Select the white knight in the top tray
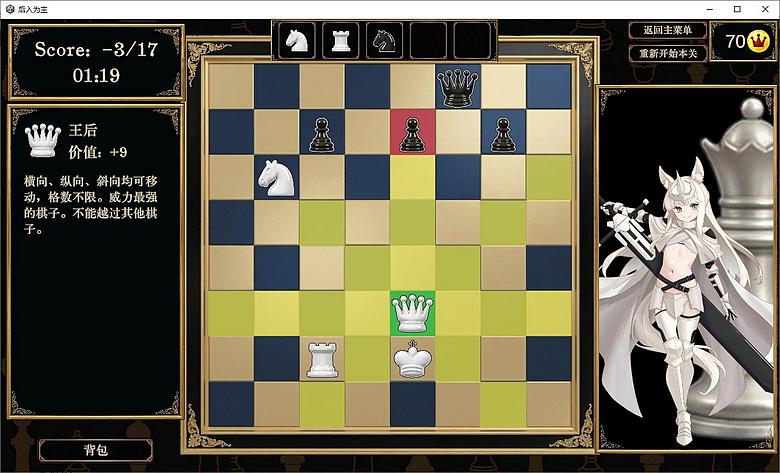This screenshot has width=780, height=473. [x=296, y=41]
